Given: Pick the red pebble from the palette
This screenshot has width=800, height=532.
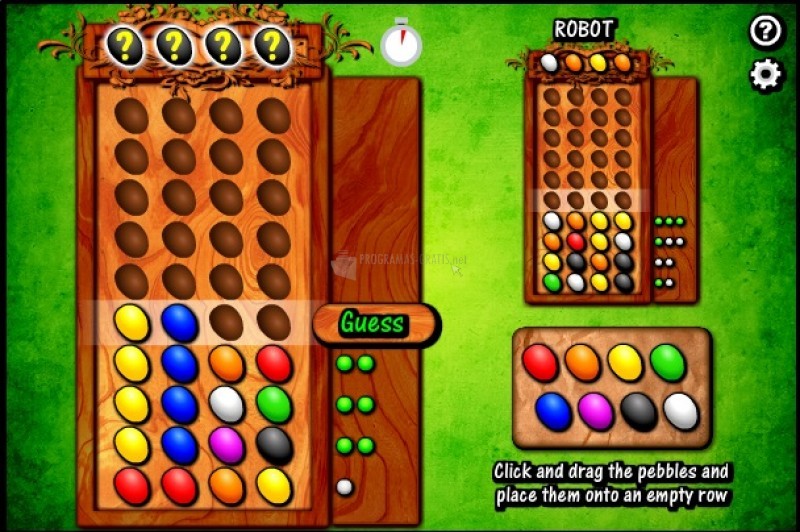Looking at the screenshot, I should click(540, 362).
